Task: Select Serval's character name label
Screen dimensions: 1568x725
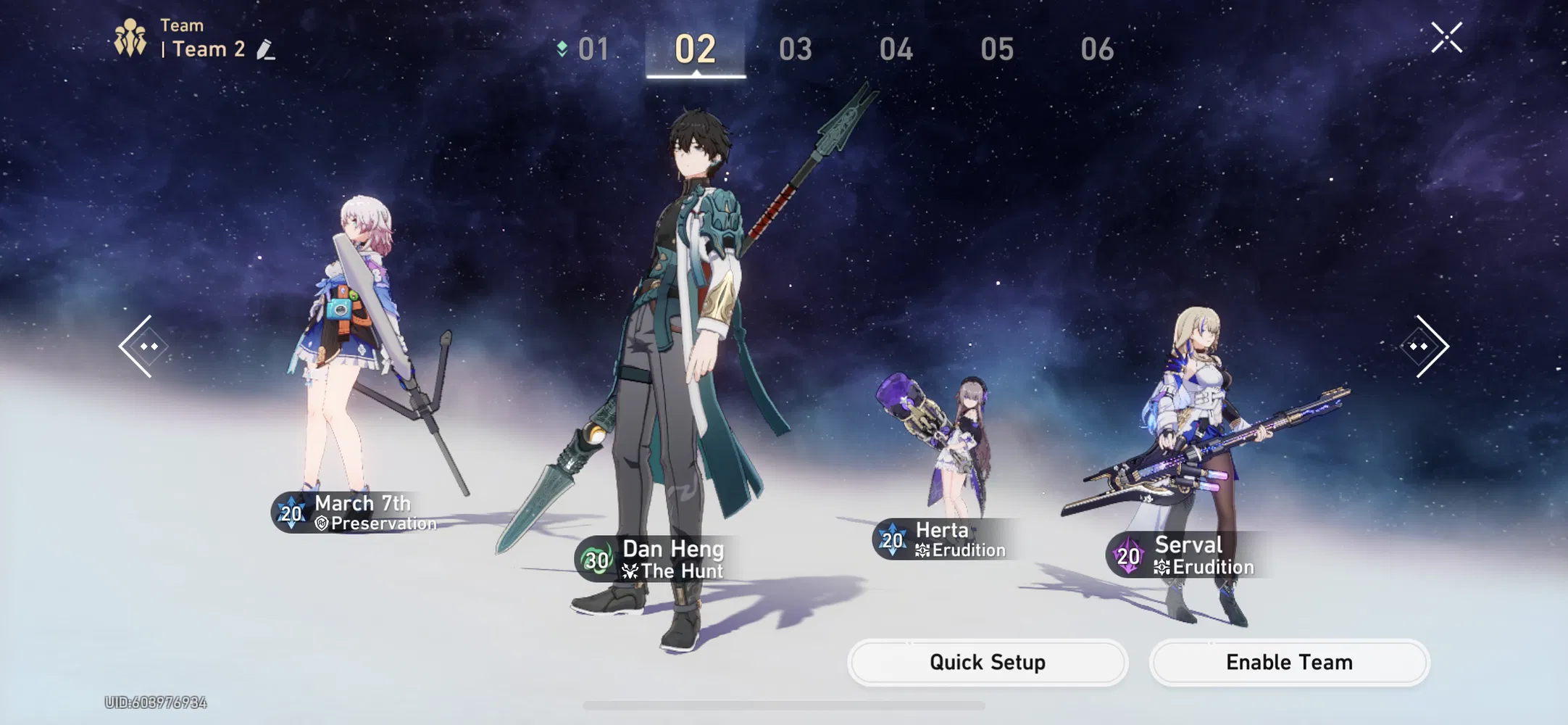Action: 1188,545
